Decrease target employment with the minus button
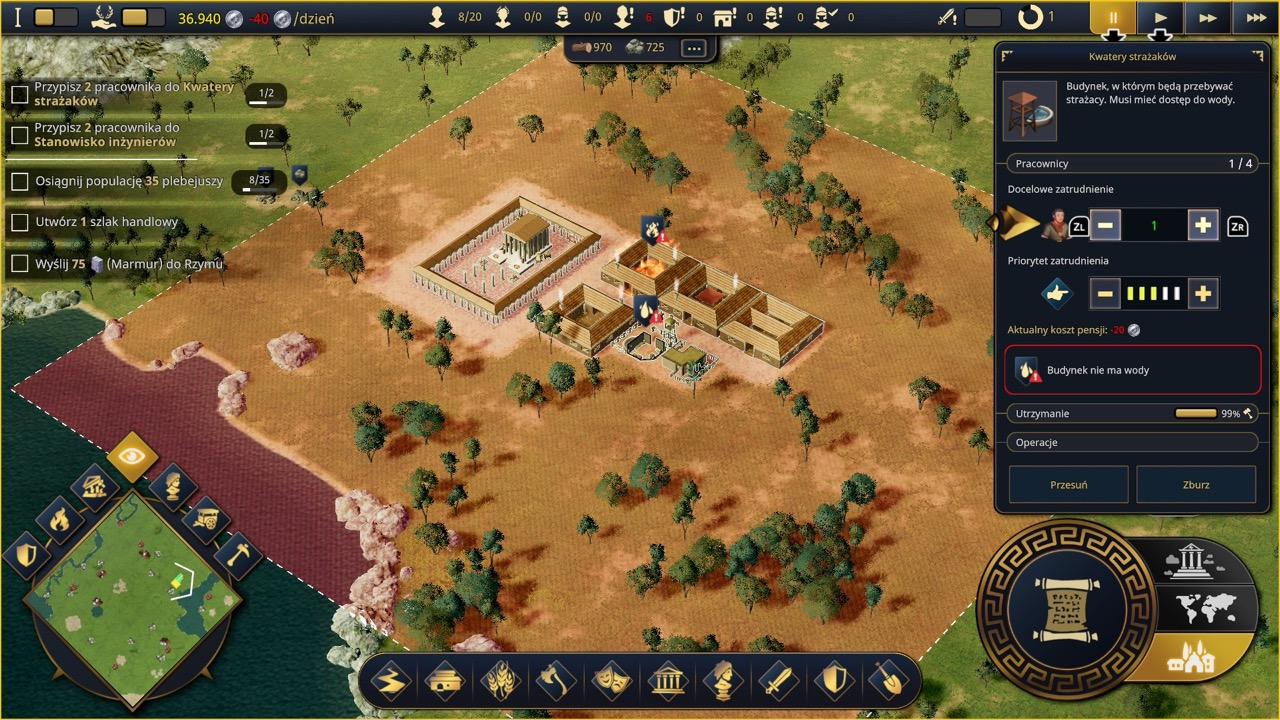This screenshot has width=1280, height=720. click(1105, 226)
